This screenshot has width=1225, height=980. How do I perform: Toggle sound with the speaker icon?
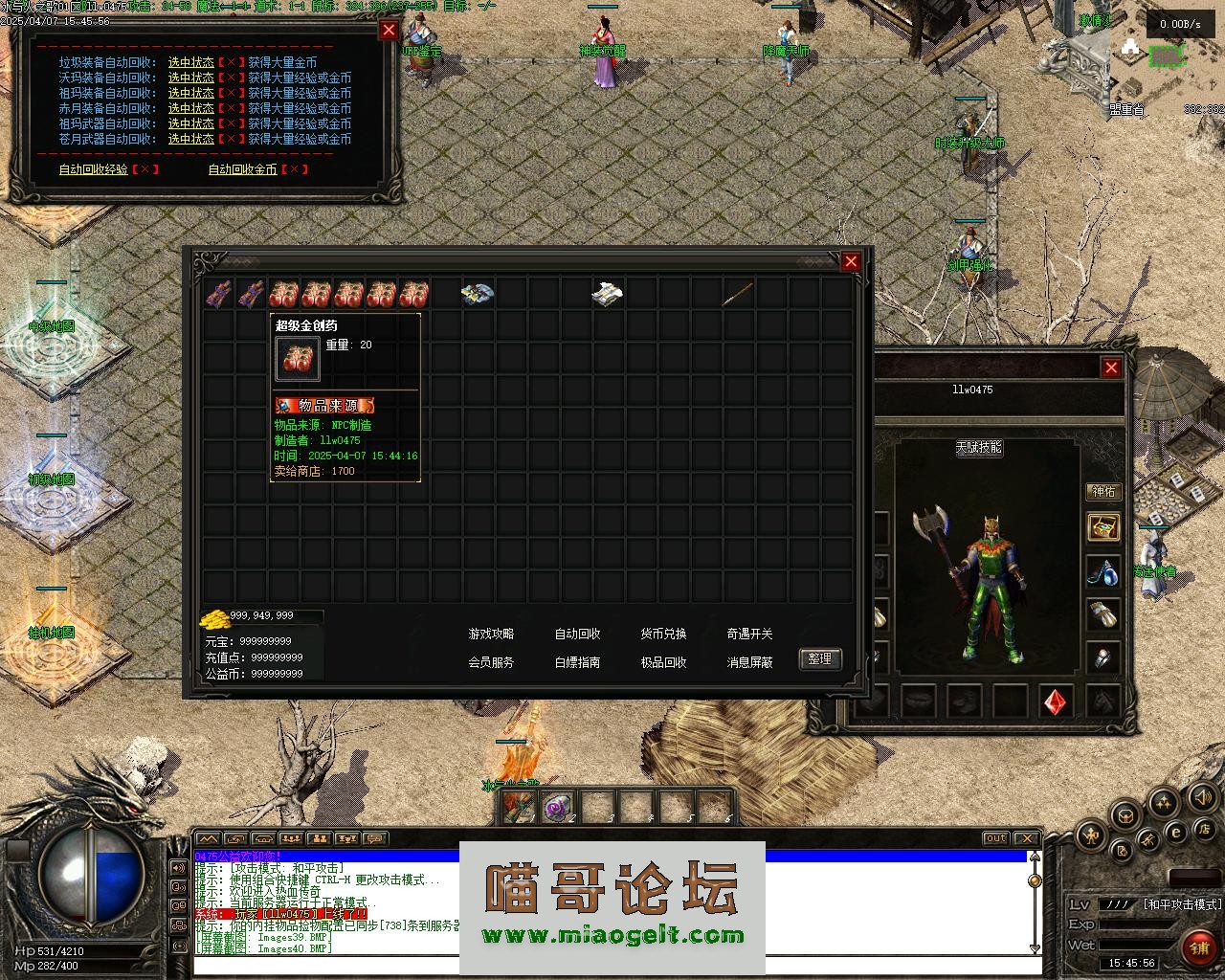coord(1201,796)
